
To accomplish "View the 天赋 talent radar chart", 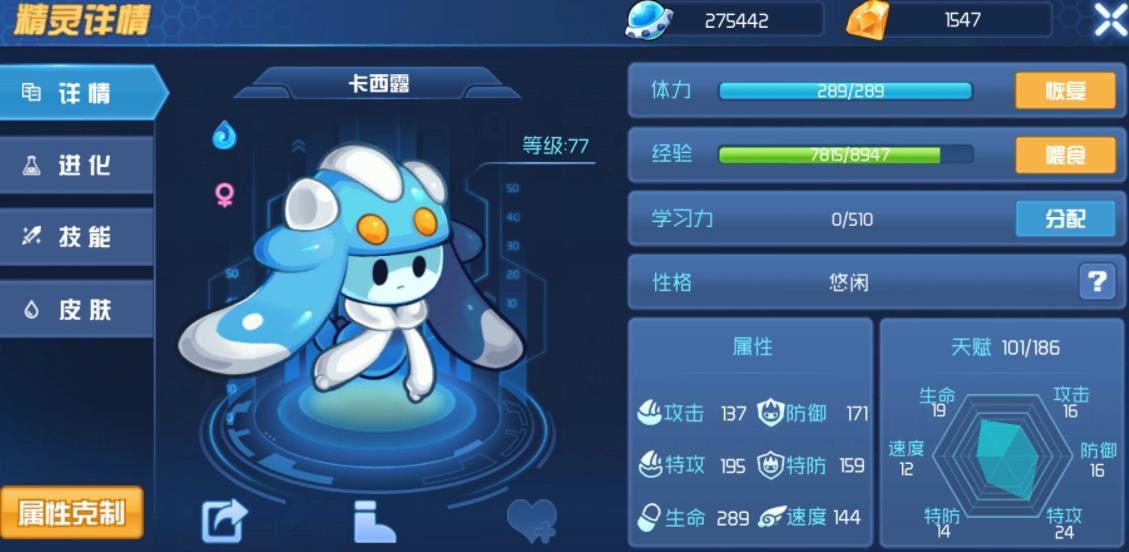I will [x=1004, y=458].
